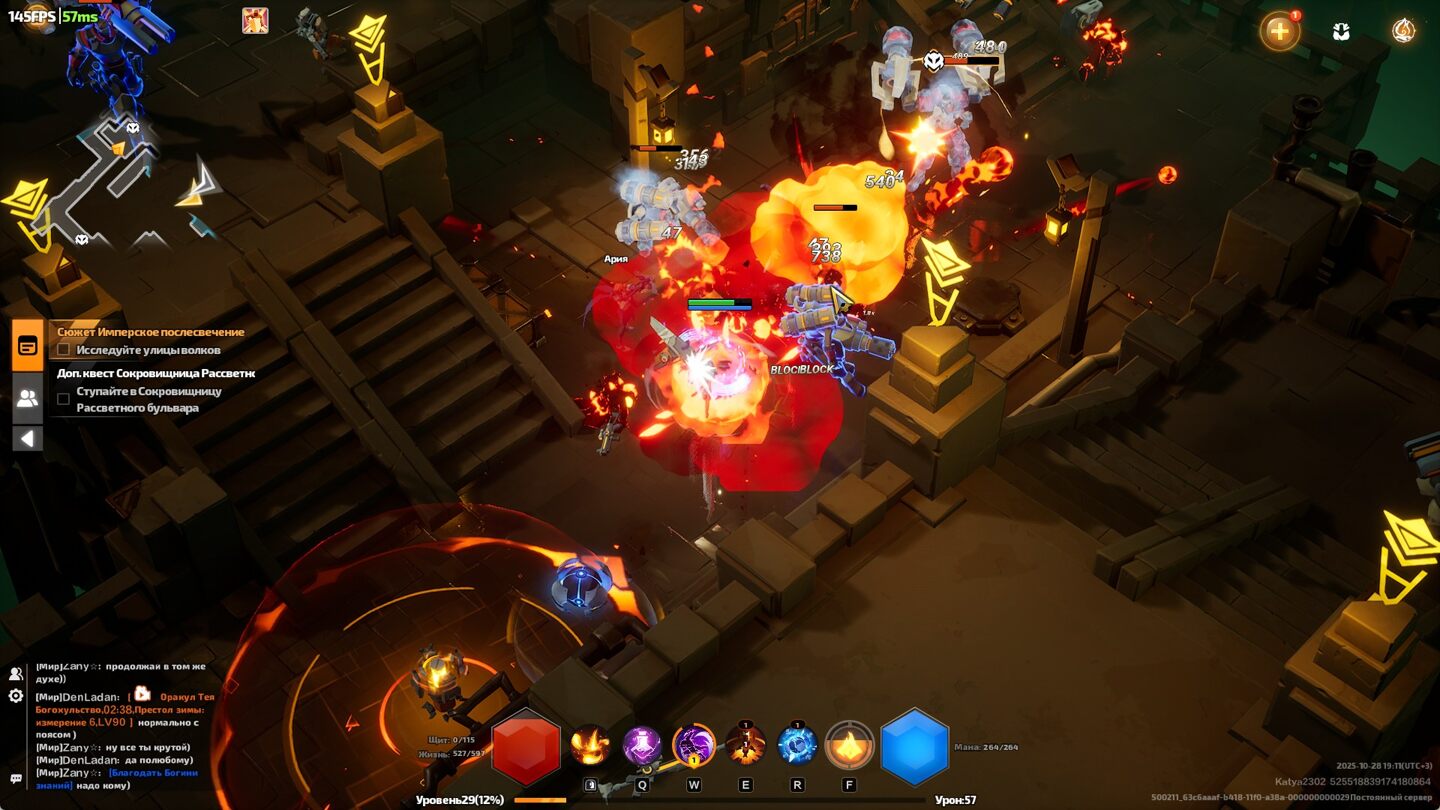
Task: Cast the blue ice orb R ability
Action: coord(797,745)
